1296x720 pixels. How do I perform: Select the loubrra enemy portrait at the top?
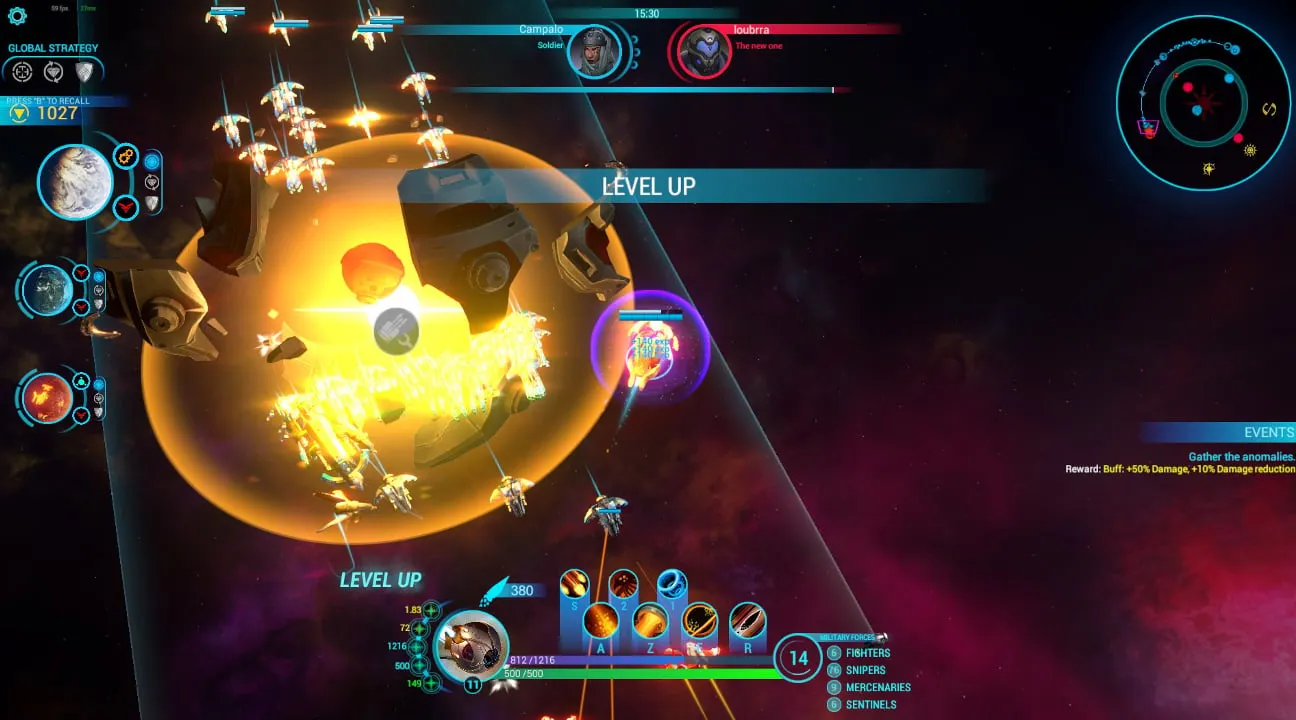point(704,52)
